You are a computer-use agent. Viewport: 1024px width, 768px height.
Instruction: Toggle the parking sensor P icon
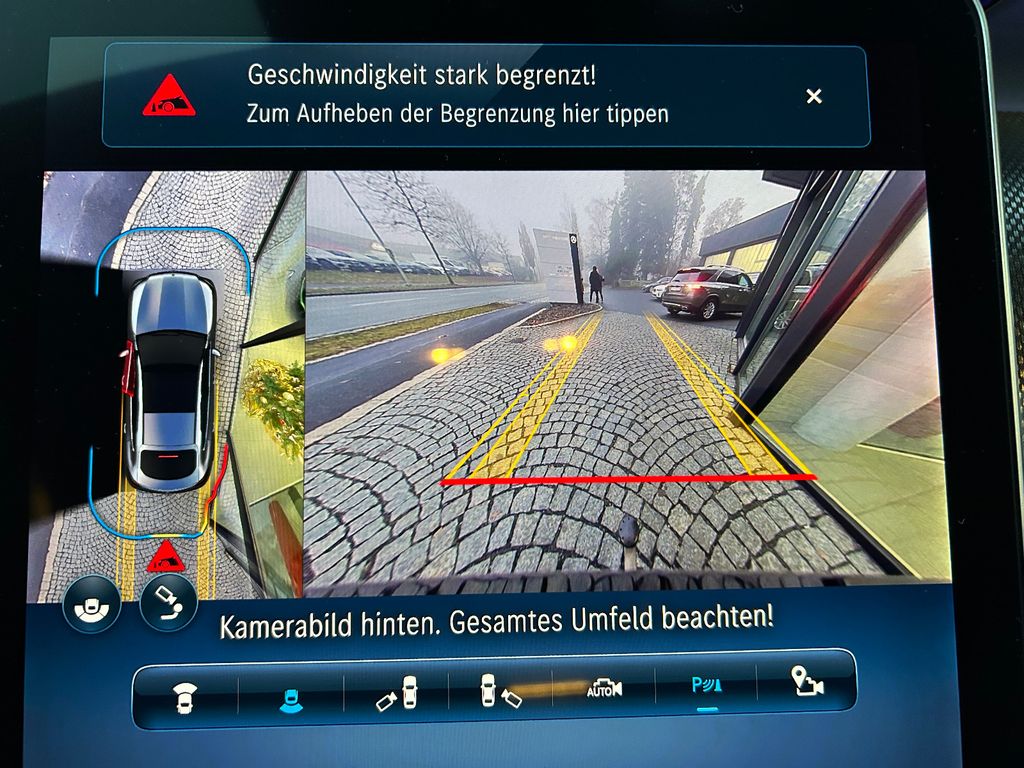point(707,688)
